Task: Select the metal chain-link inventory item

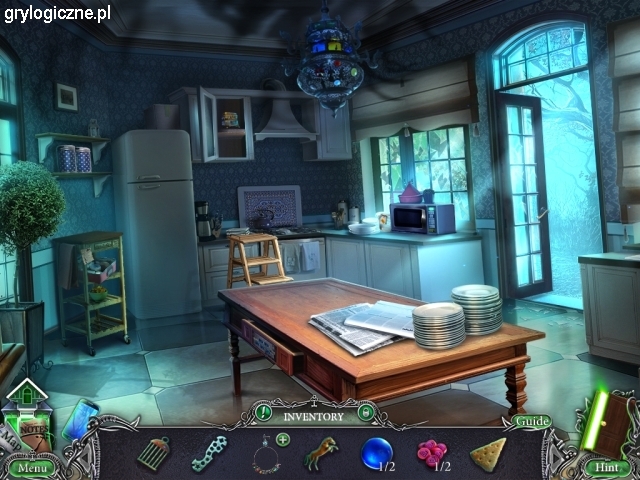Action: coord(208,453)
